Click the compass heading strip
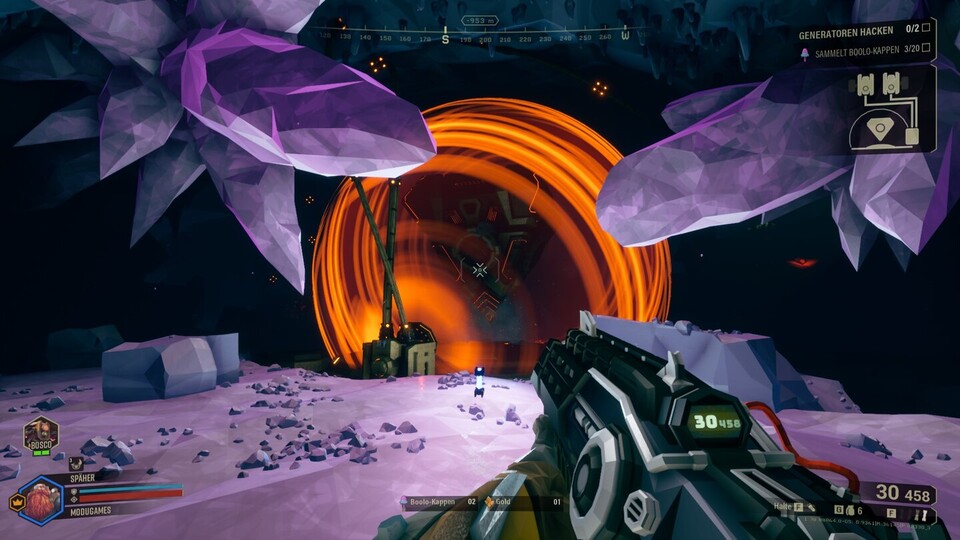The image size is (960, 540). pos(477,36)
